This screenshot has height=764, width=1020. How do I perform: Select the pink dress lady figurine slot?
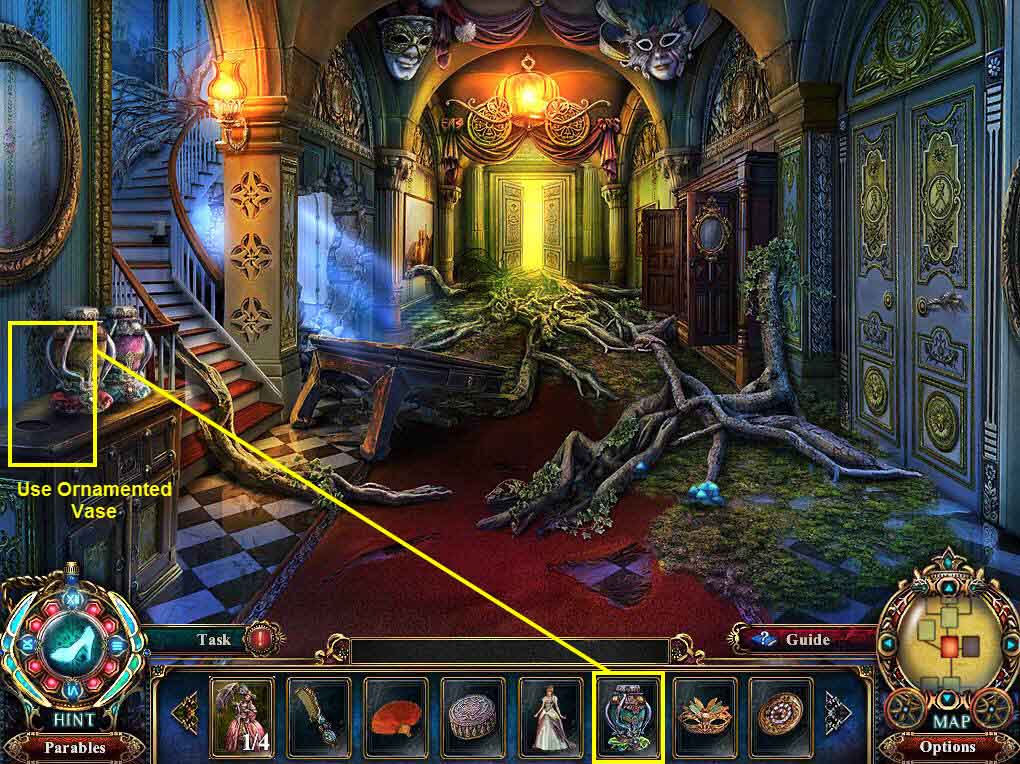(241, 714)
